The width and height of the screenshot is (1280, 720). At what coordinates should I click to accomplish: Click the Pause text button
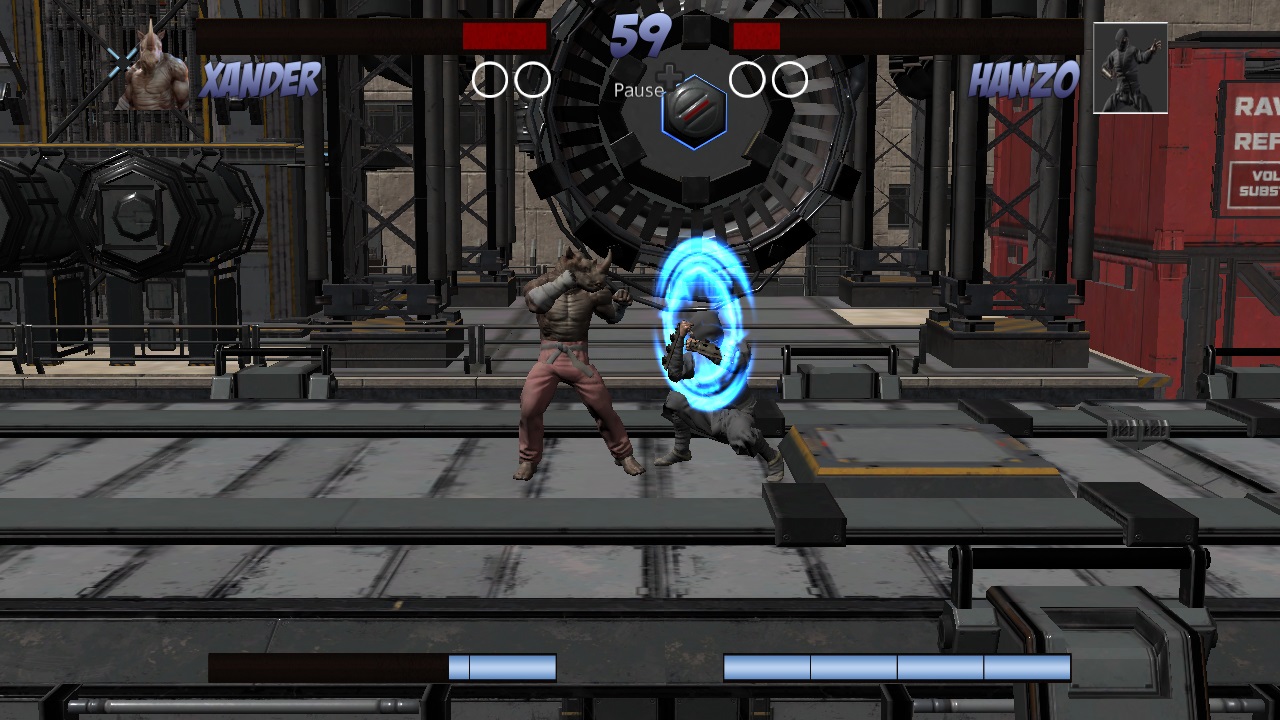639,90
